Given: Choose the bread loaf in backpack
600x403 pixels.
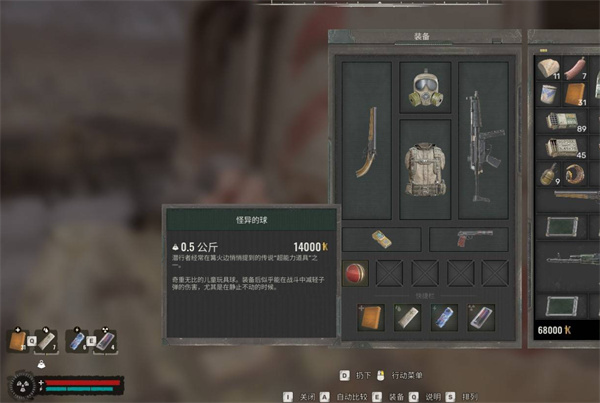Looking at the screenshot, I should pyautogui.click(x=549, y=68).
